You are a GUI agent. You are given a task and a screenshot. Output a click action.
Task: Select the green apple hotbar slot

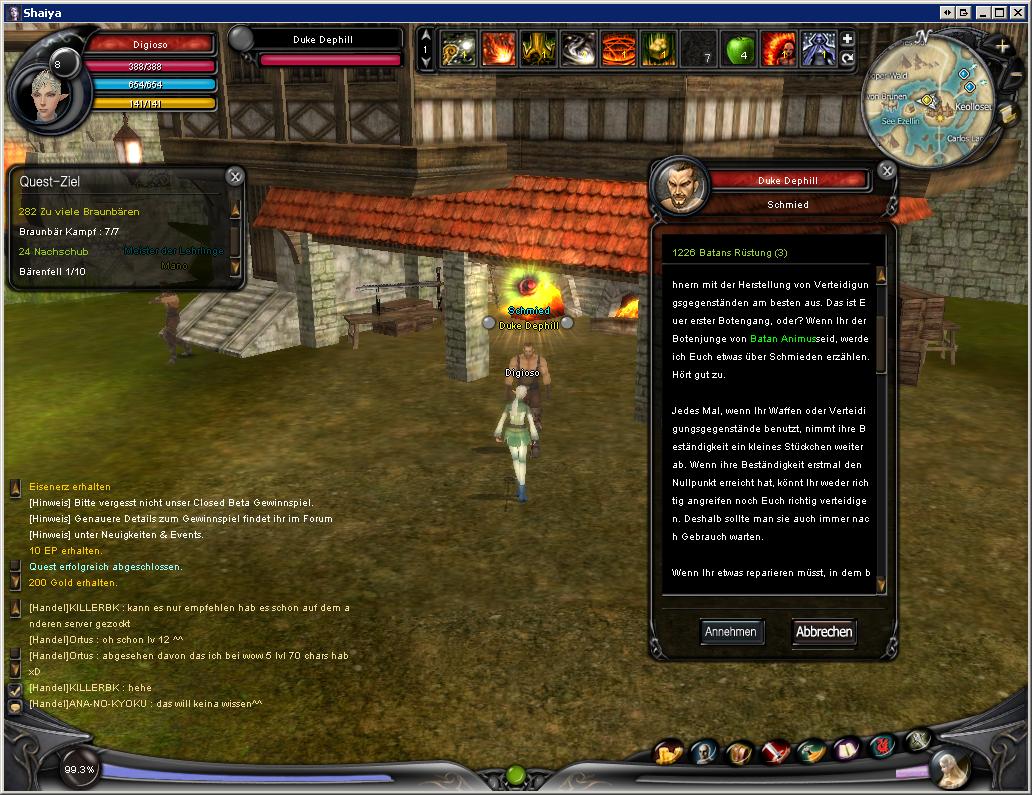pyautogui.click(x=737, y=48)
